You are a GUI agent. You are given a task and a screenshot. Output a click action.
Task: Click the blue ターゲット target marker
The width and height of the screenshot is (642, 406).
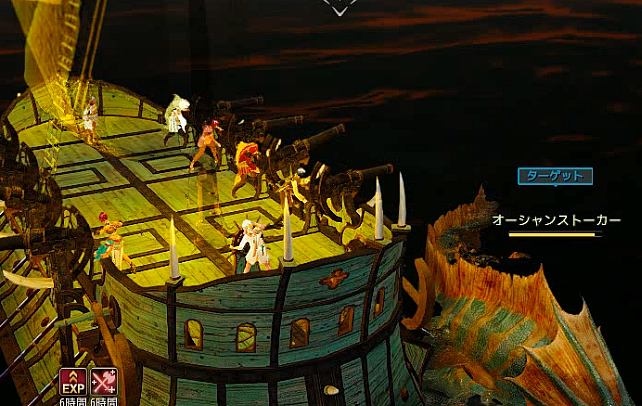click(x=554, y=176)
